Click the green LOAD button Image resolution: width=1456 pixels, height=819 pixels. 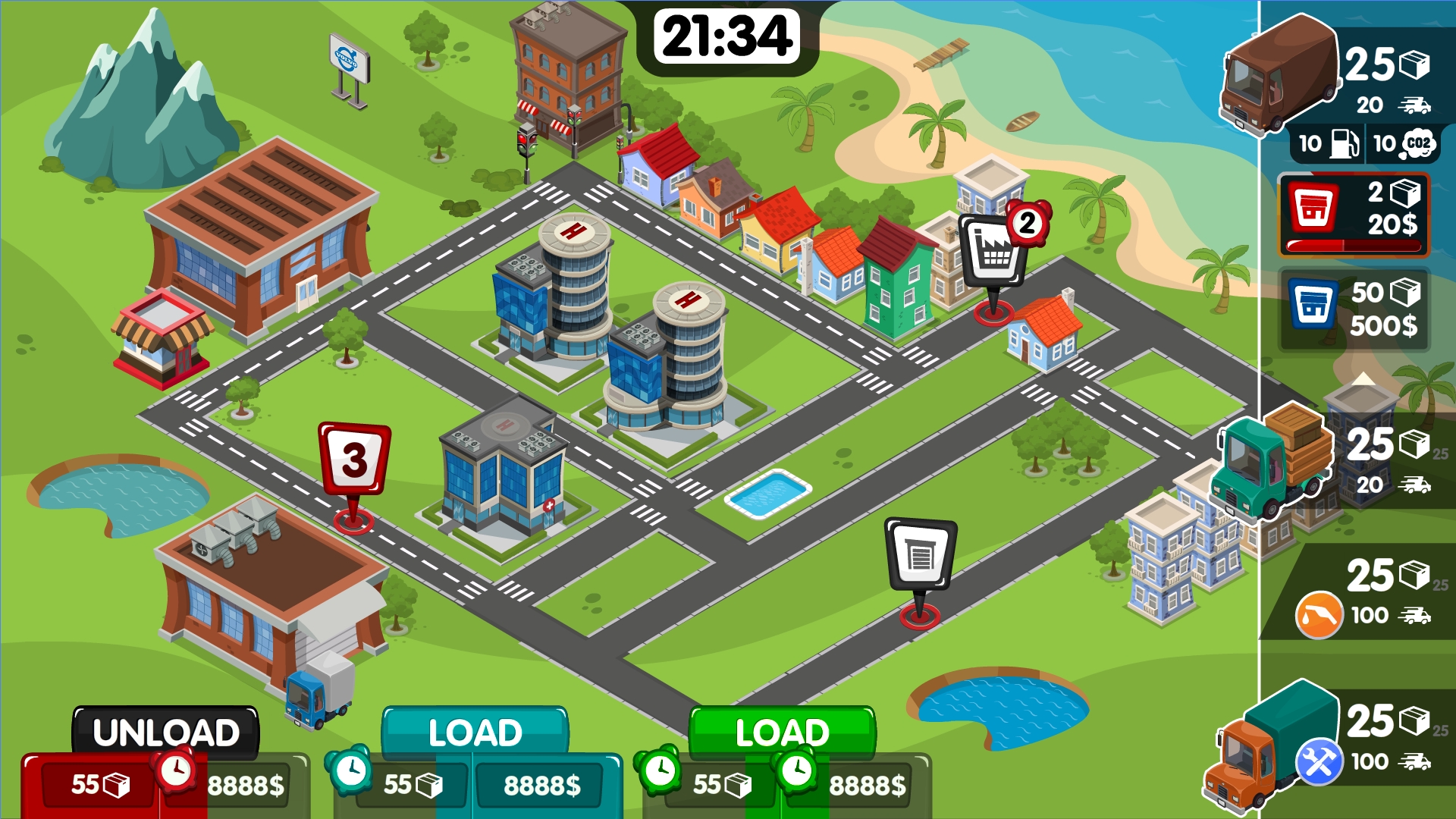click(x=782, y=732)
